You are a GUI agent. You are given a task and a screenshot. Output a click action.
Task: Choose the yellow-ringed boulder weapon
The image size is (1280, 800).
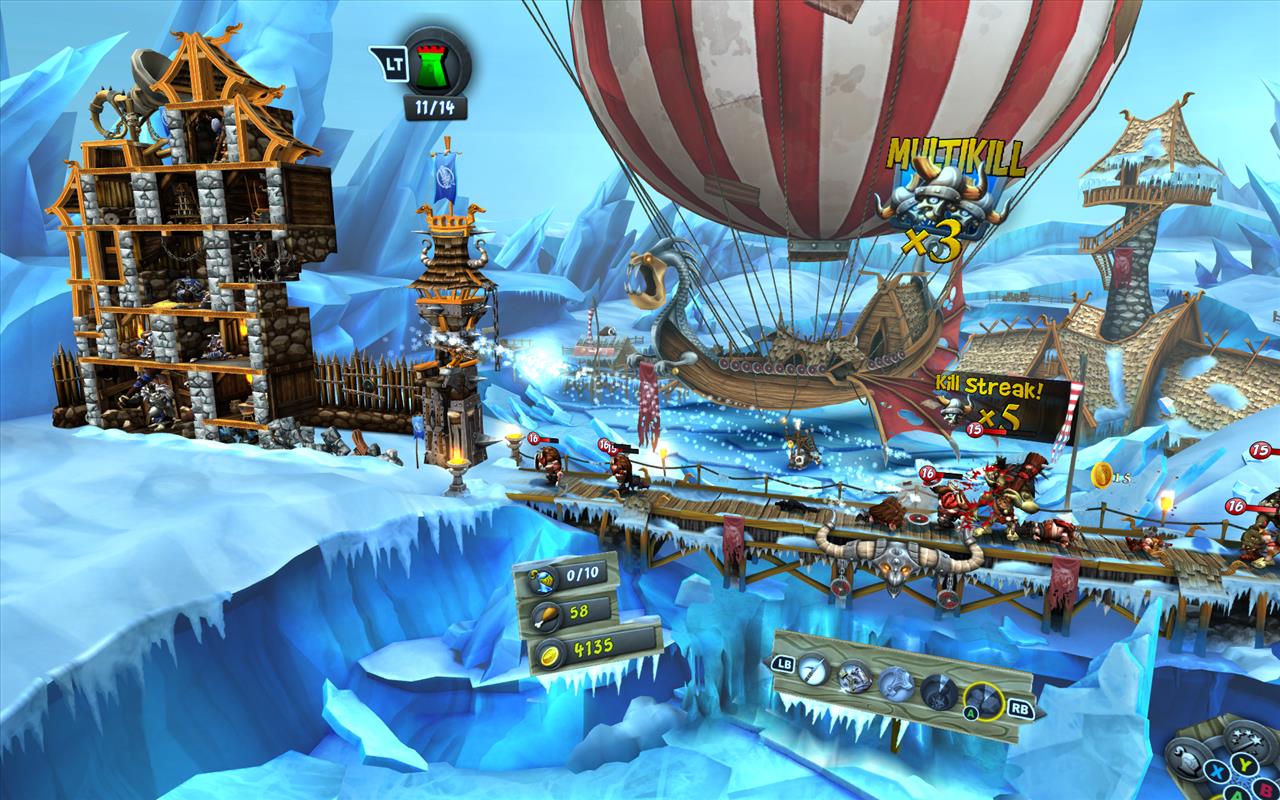(x=983, y=699)
